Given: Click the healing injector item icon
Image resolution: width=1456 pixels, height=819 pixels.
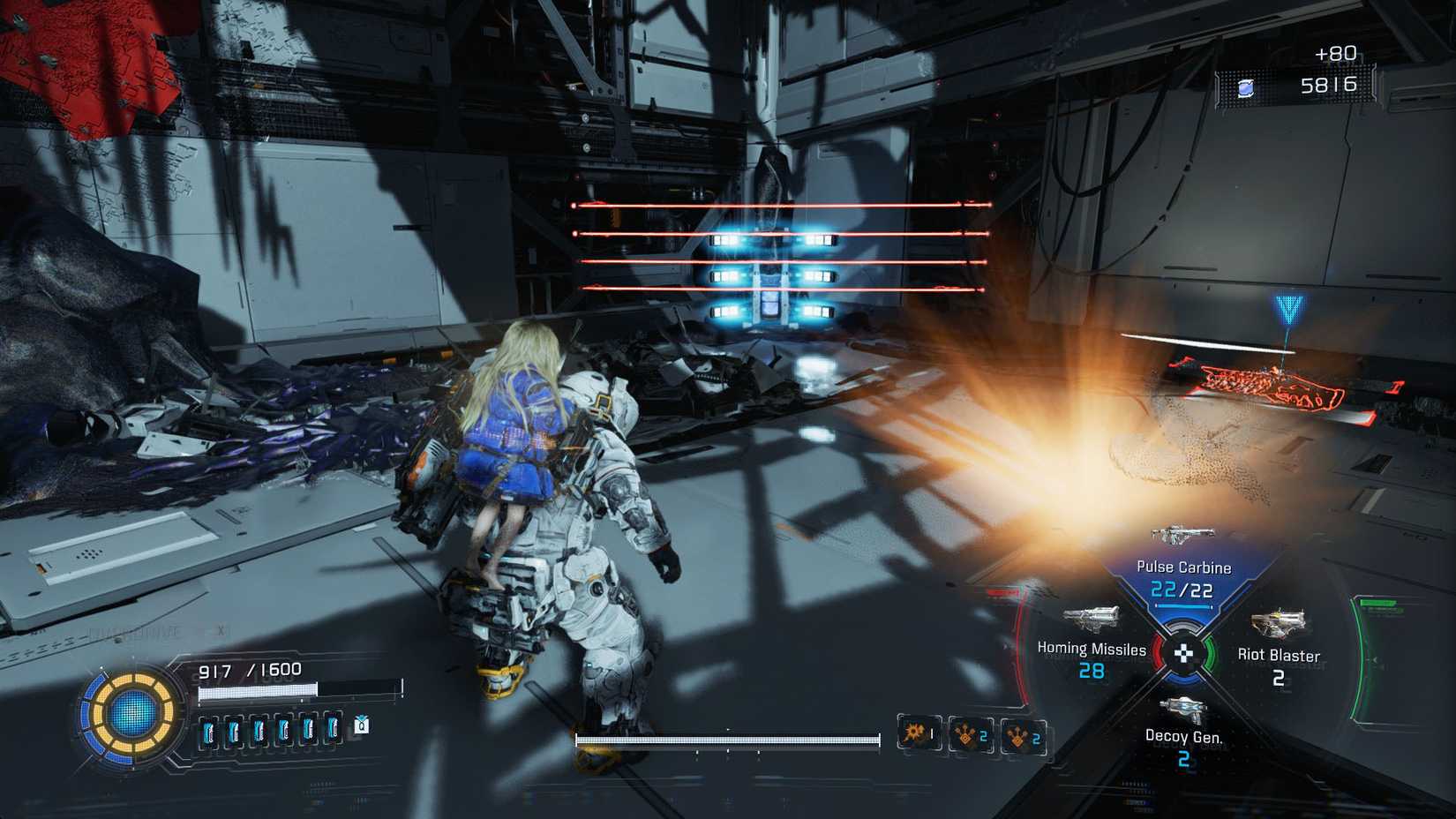Looking at the screenshot, I should click(x=360, y=725).
